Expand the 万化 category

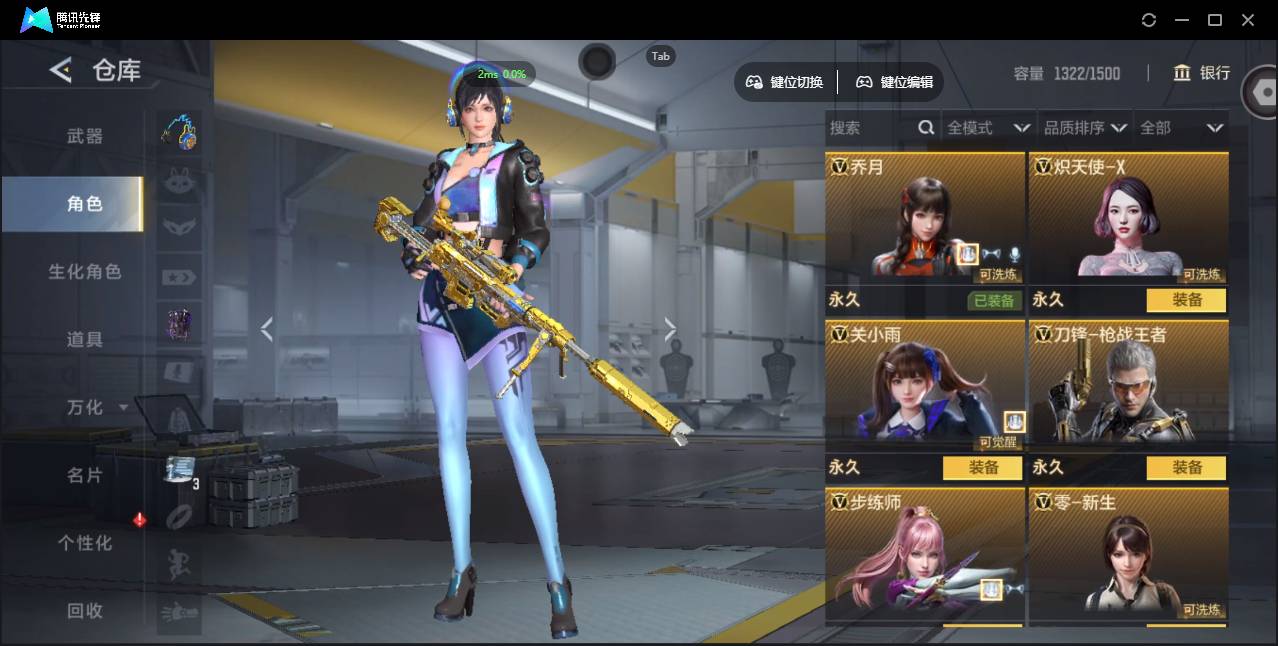point(96,407)
